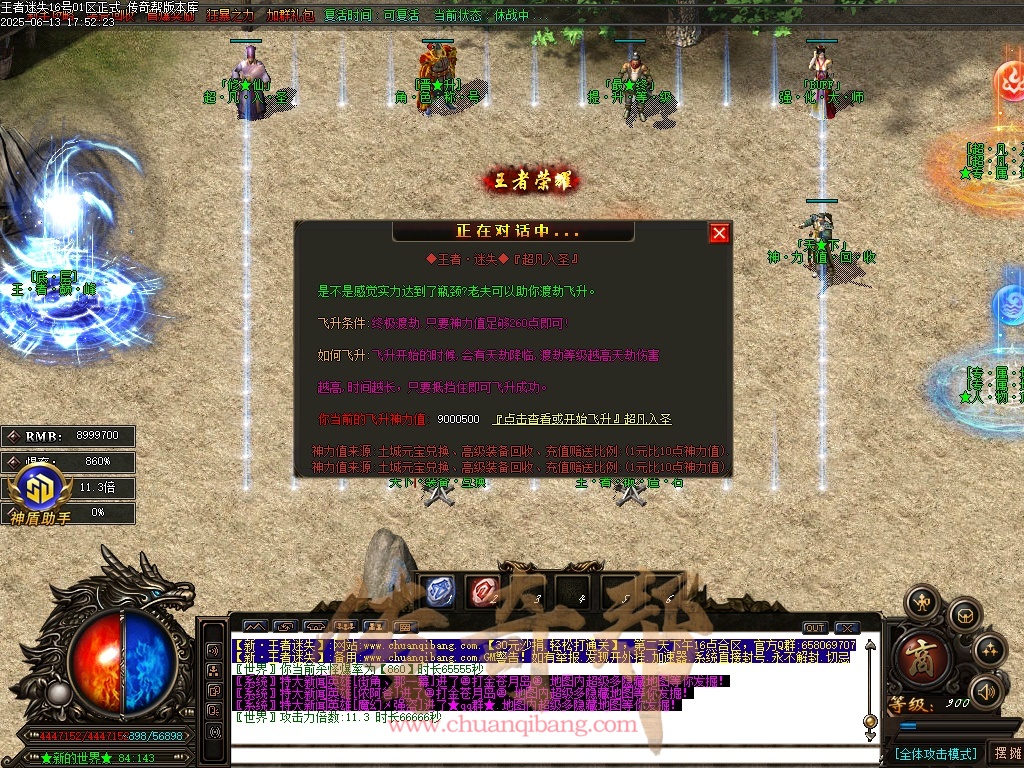Select the blue gem hotbar slot
Viewport: 1024px width, 768px height.
coord(440,591)
